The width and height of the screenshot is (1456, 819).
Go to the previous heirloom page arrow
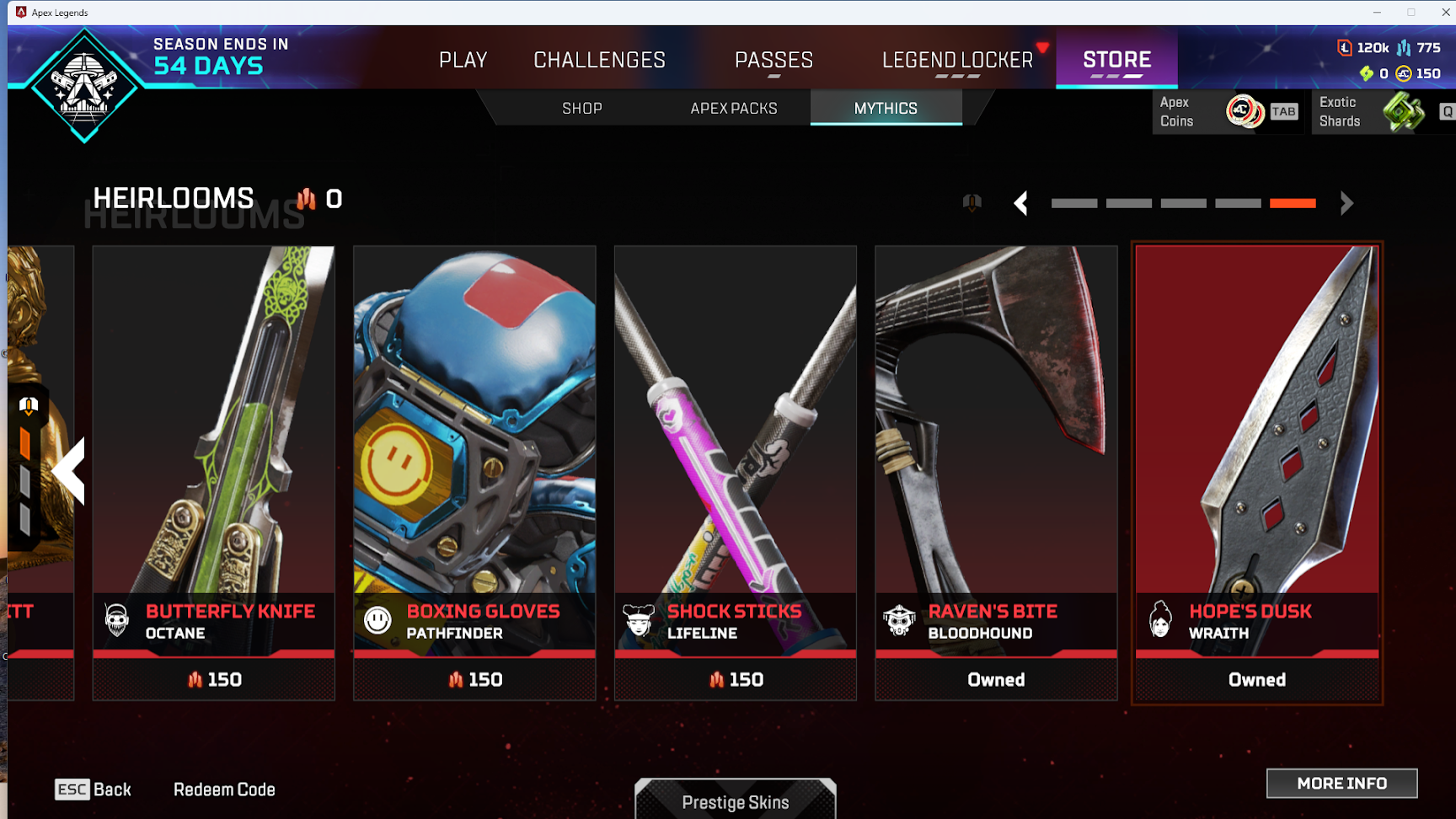pyautogui.click(x=1020, y=203)
